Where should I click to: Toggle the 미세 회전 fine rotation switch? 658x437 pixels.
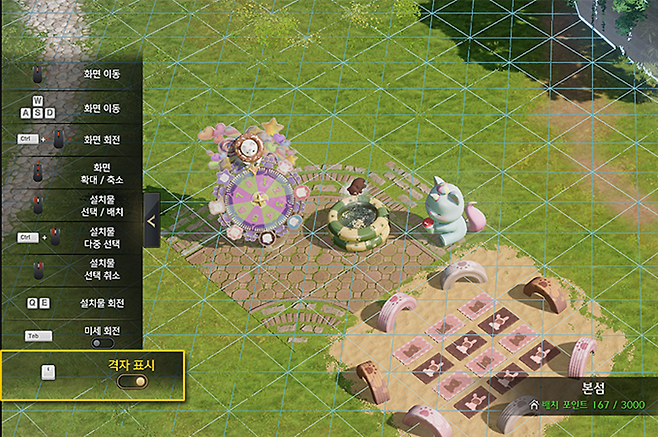click(102, 343)
